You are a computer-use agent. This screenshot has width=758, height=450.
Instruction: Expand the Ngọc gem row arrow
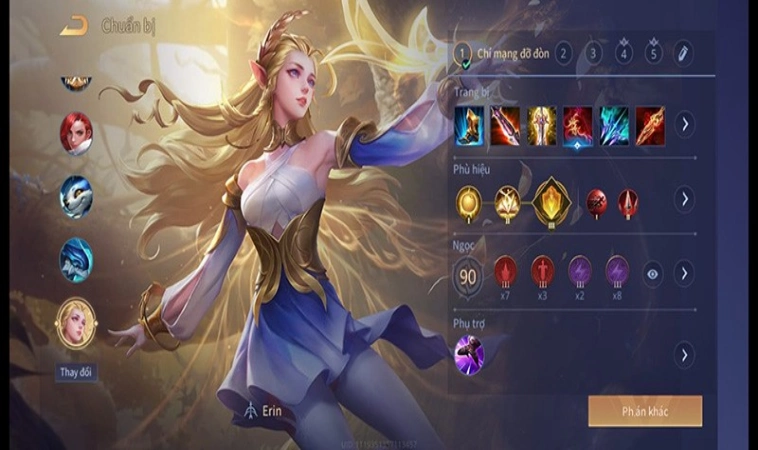[x=684, y=273]
